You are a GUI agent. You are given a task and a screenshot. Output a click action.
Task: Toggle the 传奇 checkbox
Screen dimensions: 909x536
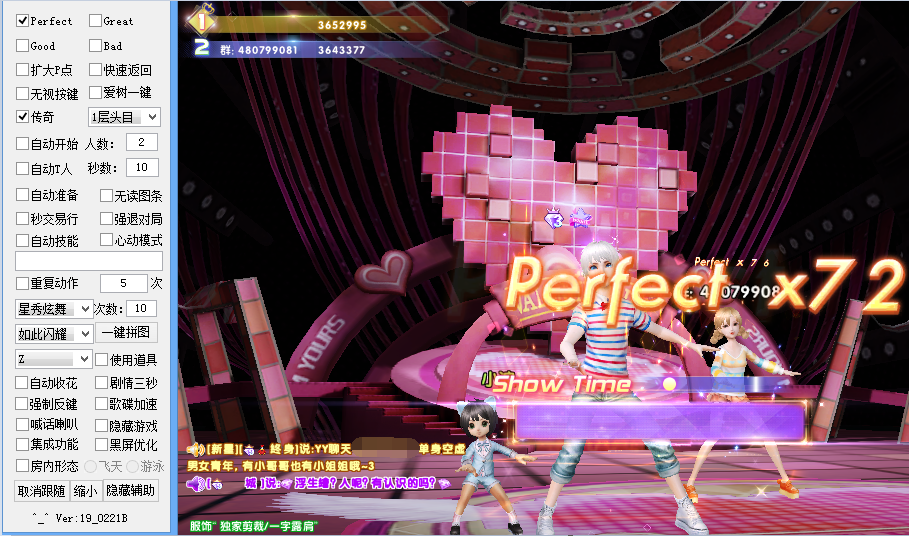click(23, 117)
